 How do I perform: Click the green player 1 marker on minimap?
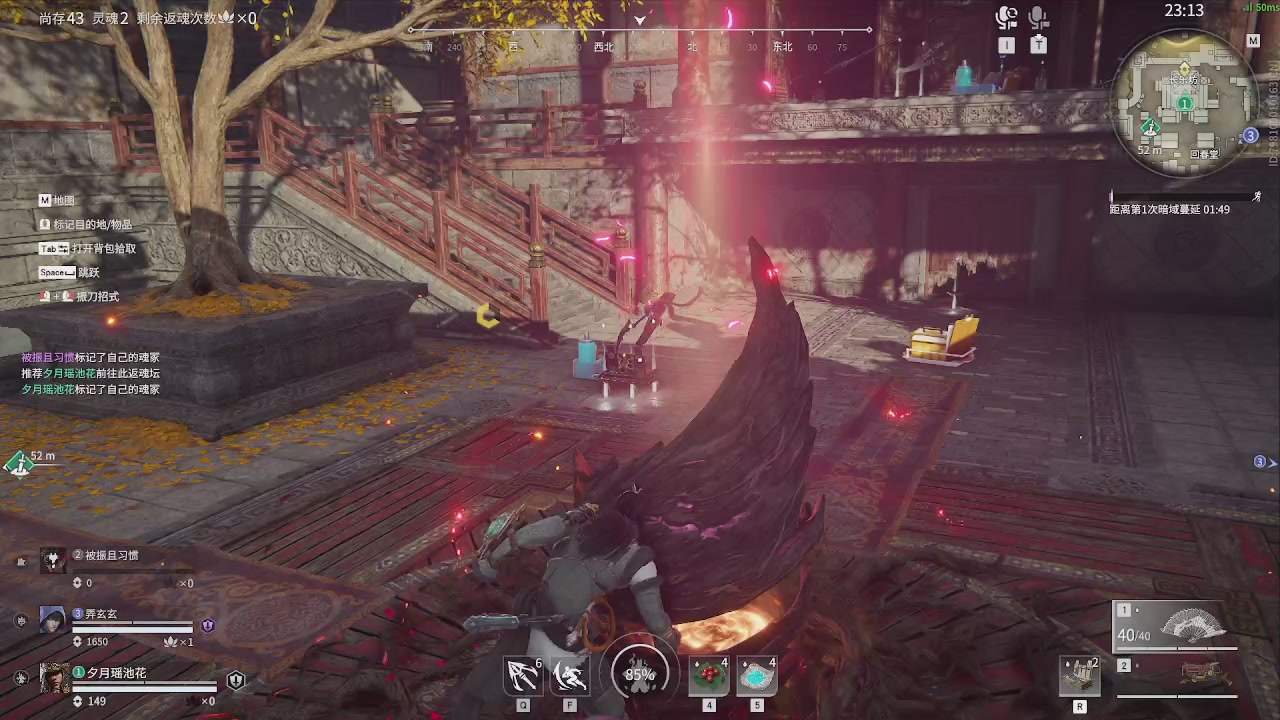coord(1185,103)
